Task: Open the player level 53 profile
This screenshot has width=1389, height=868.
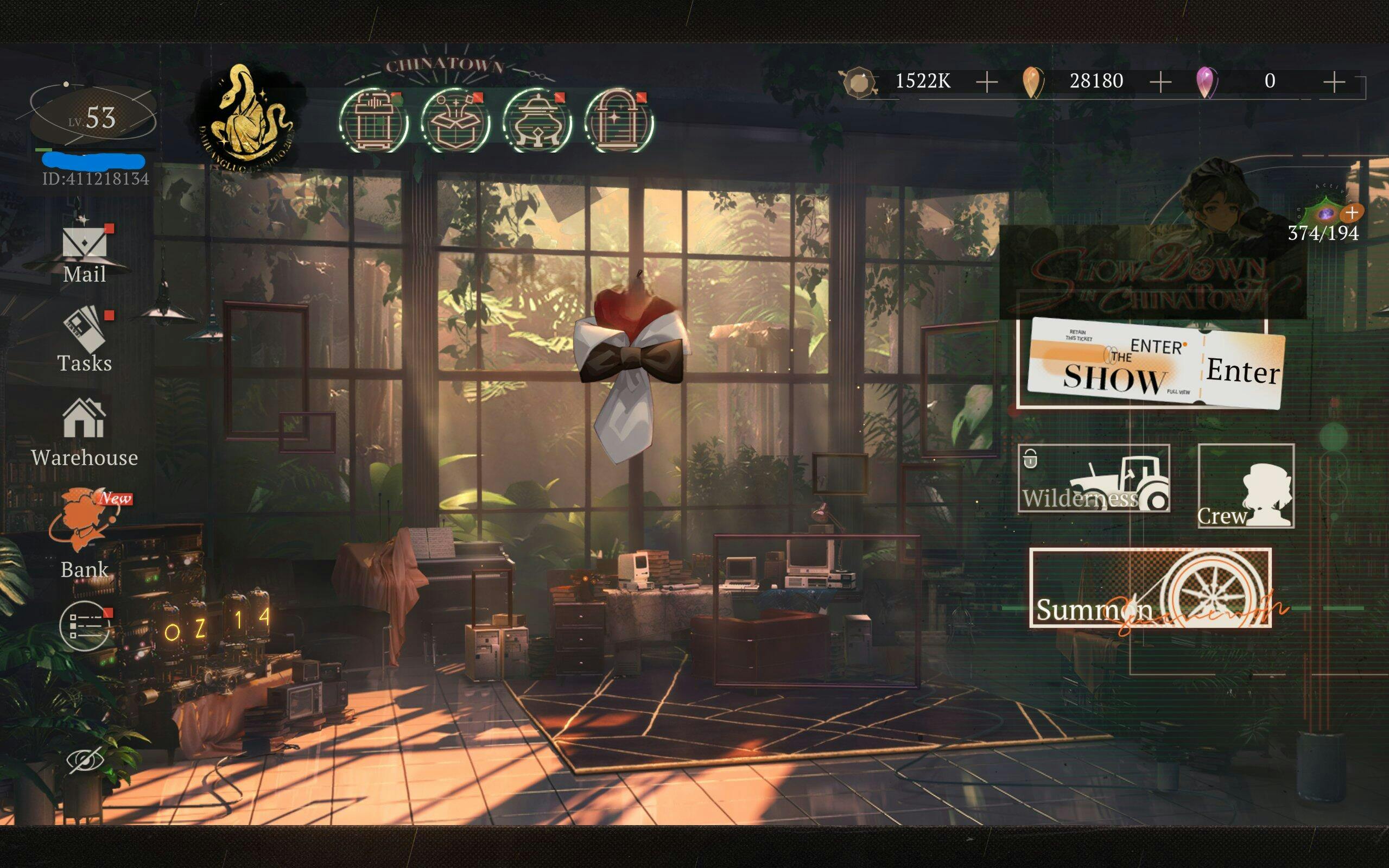Action: 92,118
